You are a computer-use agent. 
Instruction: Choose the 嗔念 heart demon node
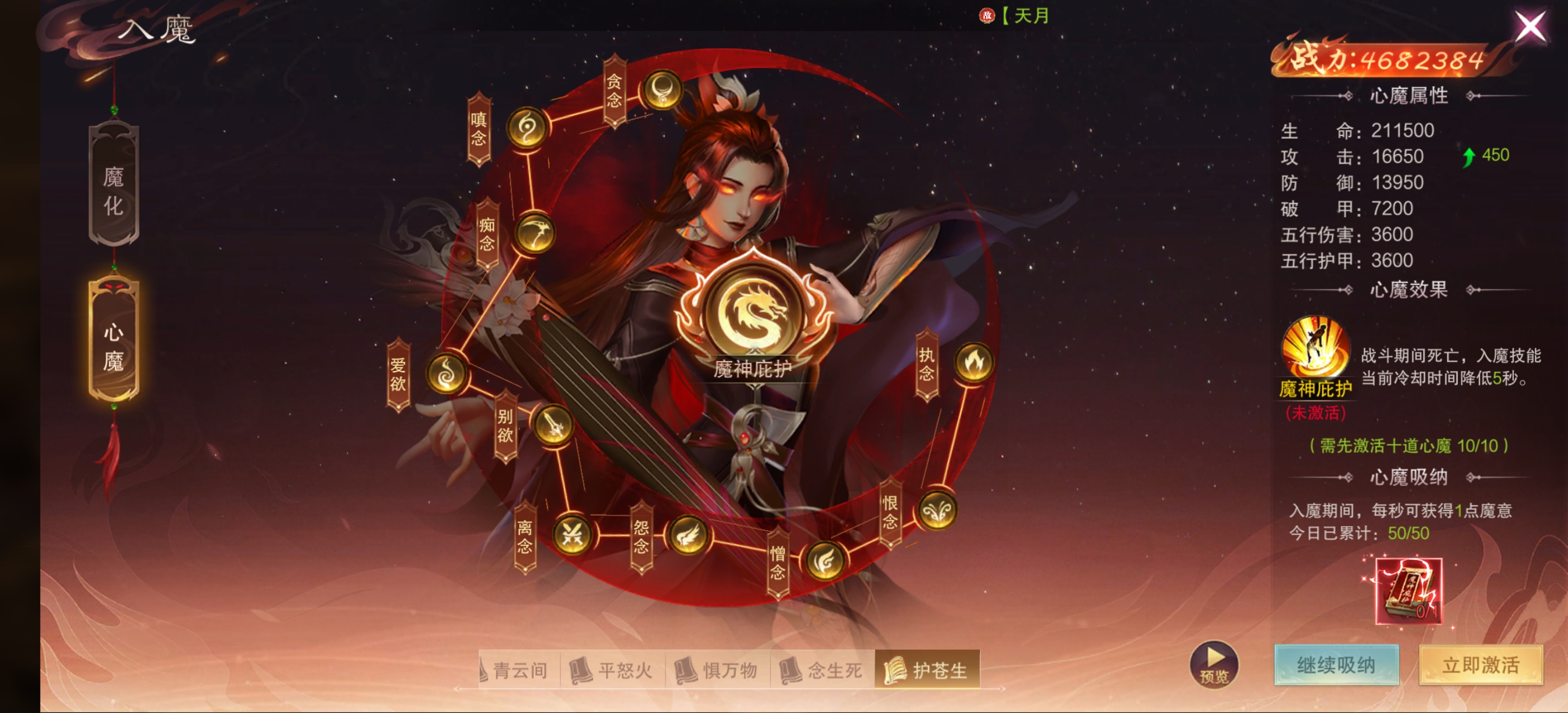[527, 128]
